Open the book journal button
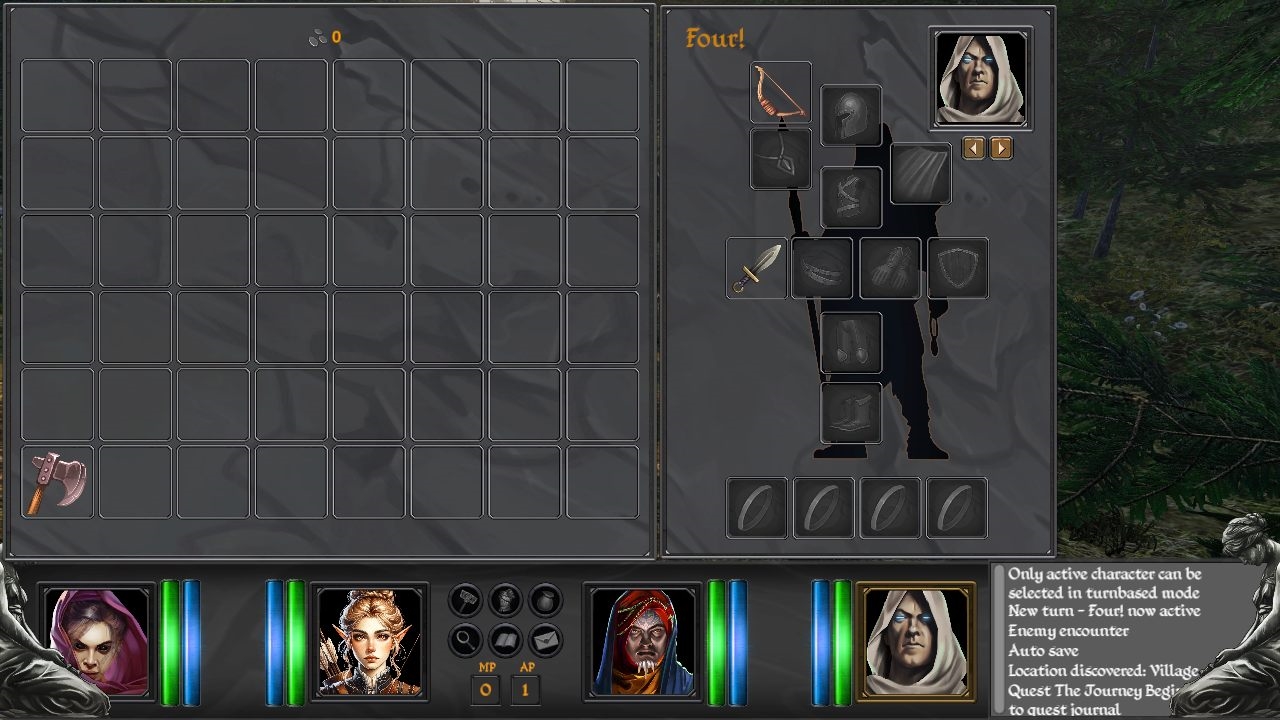This screenshot has height=720, width=1280. [506, 638]
